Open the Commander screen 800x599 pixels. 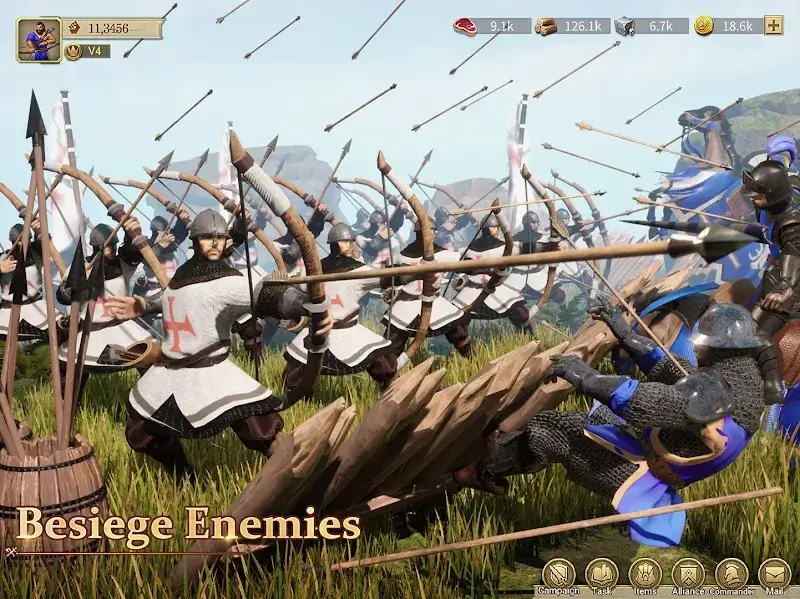[x=731, y=575]
